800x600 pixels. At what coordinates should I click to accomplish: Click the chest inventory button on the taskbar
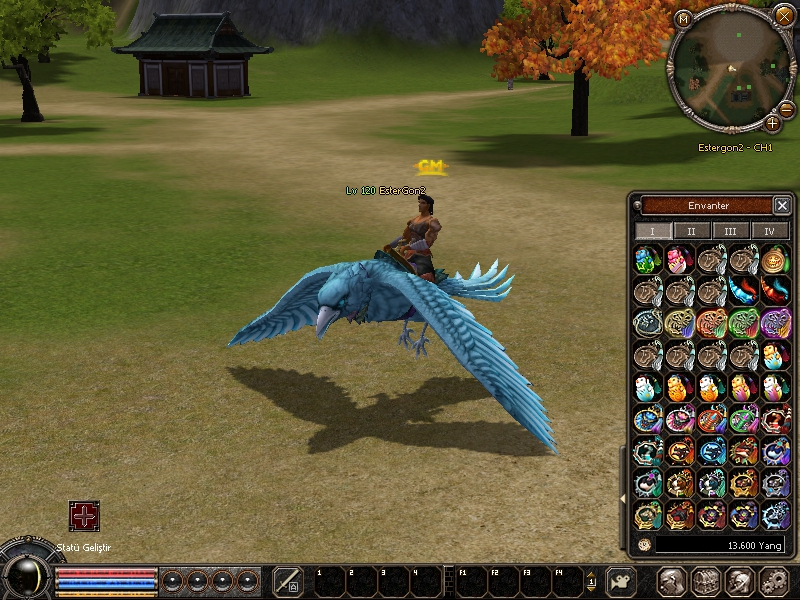(706, 580)
